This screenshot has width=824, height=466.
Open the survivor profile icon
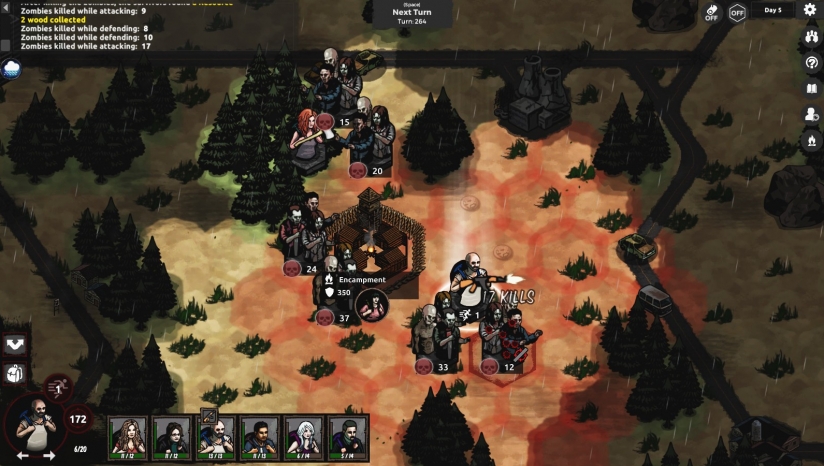[x=811, y=114]
